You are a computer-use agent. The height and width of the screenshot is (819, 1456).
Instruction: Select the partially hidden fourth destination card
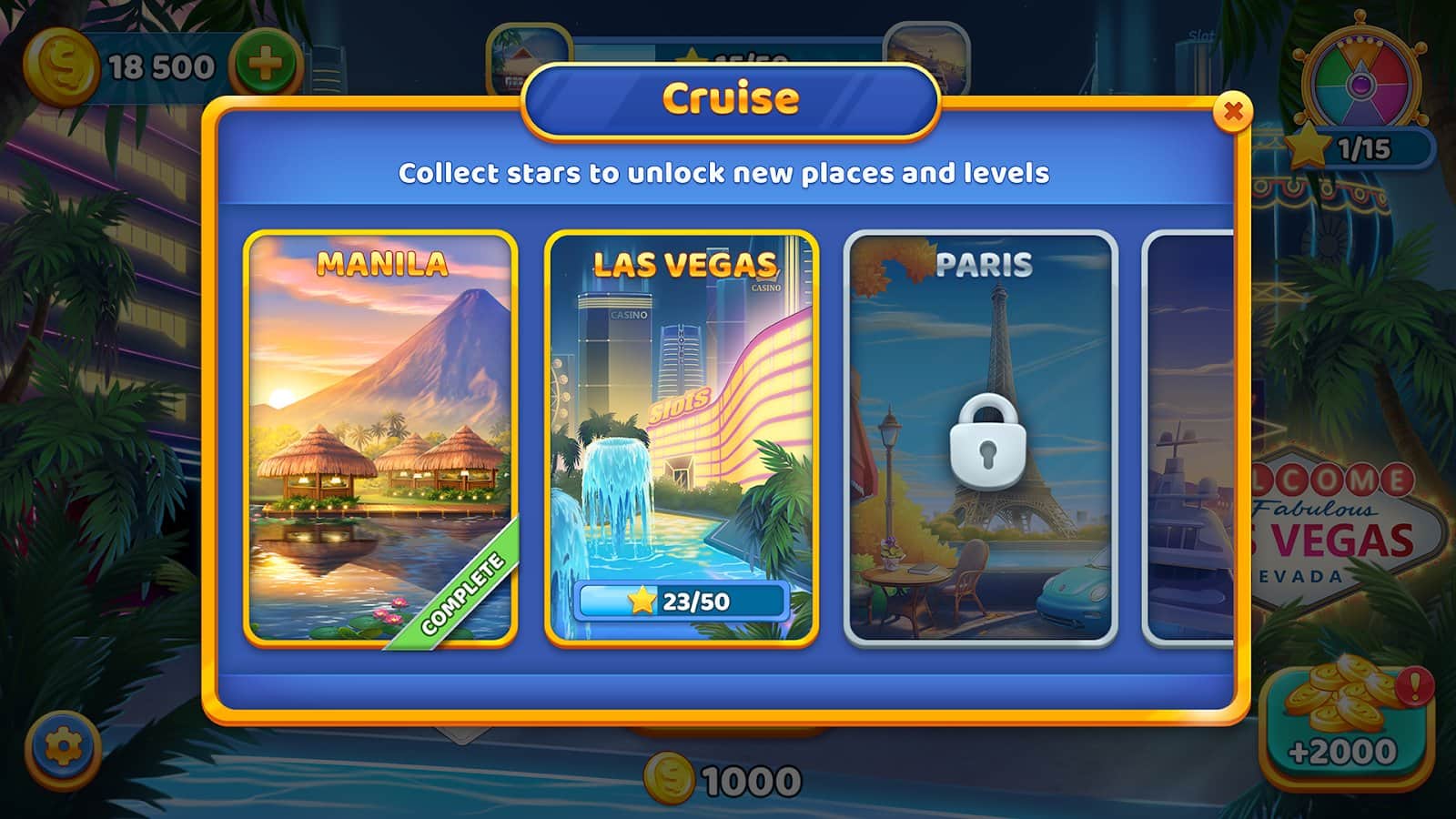(x=1190, y=439)
